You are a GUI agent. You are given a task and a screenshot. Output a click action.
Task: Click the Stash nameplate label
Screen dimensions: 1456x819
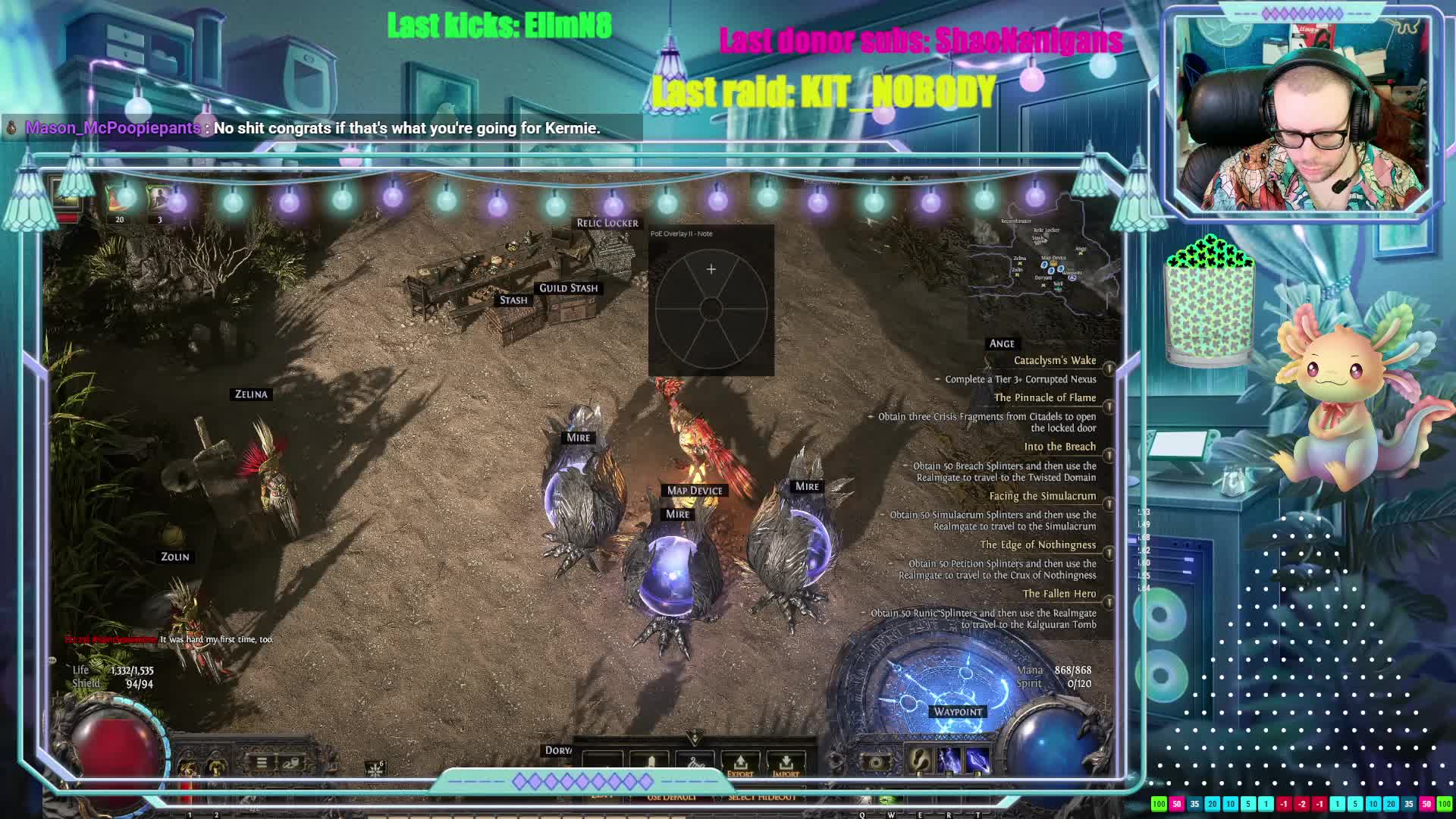513,300
